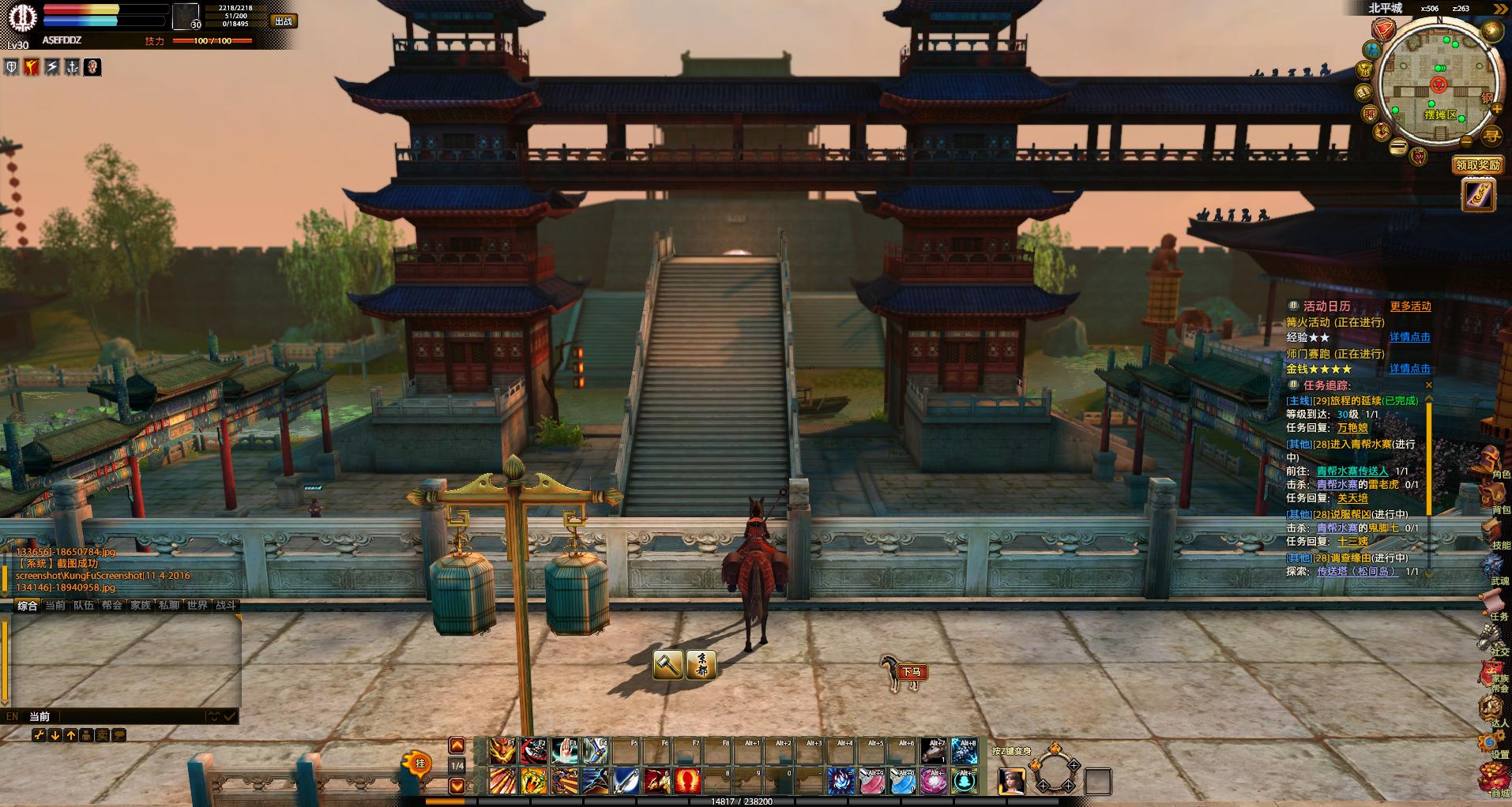Click the 出战 button beside the pet portrait
Screen dimensions: 1512x807
[x=283, y=21]
